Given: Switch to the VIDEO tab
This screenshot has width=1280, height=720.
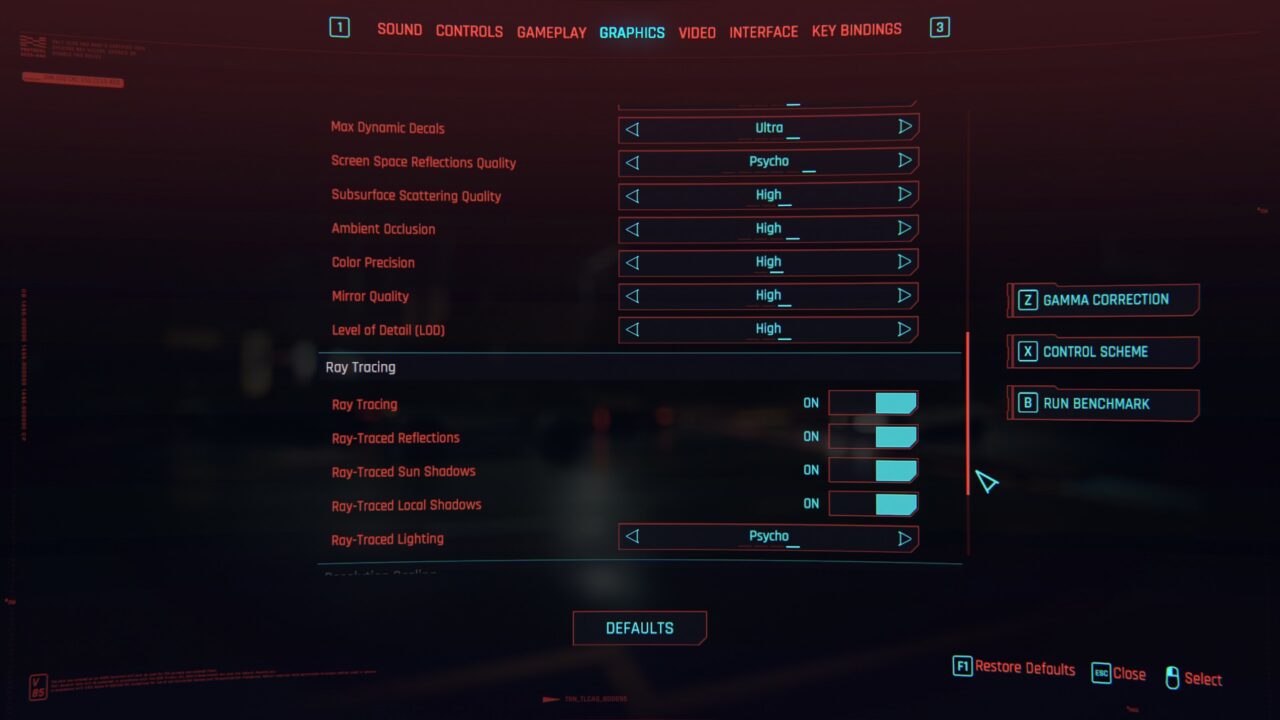Looking at the screenshot, I should 697,31.
